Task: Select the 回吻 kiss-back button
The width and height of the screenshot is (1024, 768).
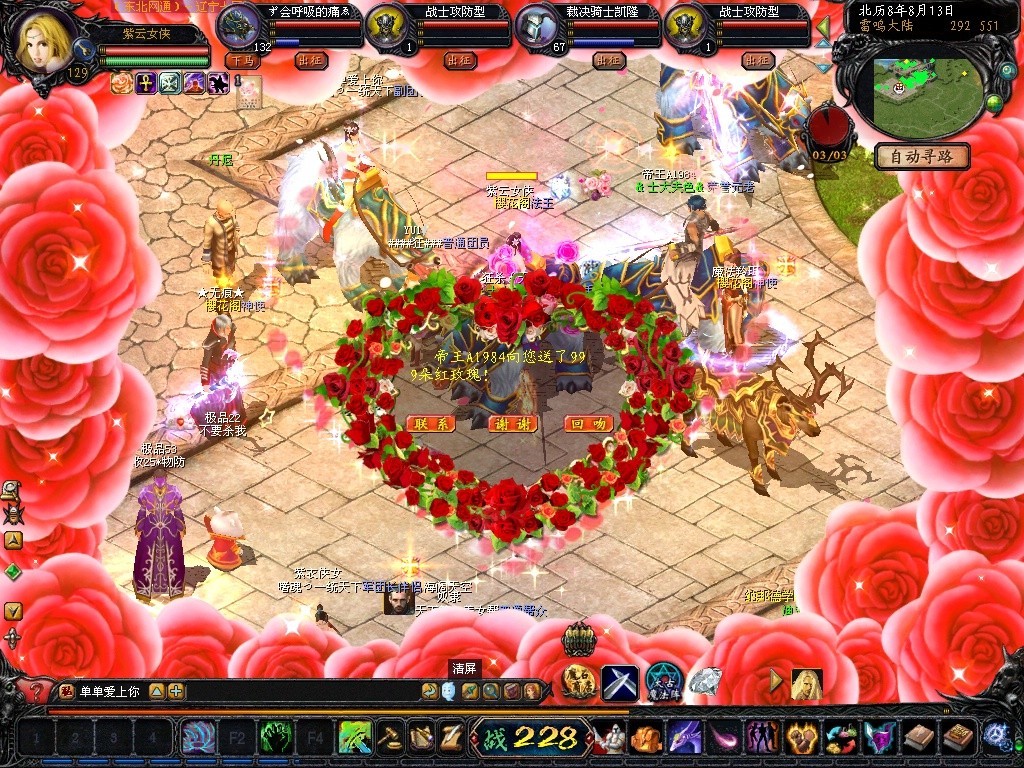Action: point(588,424)
